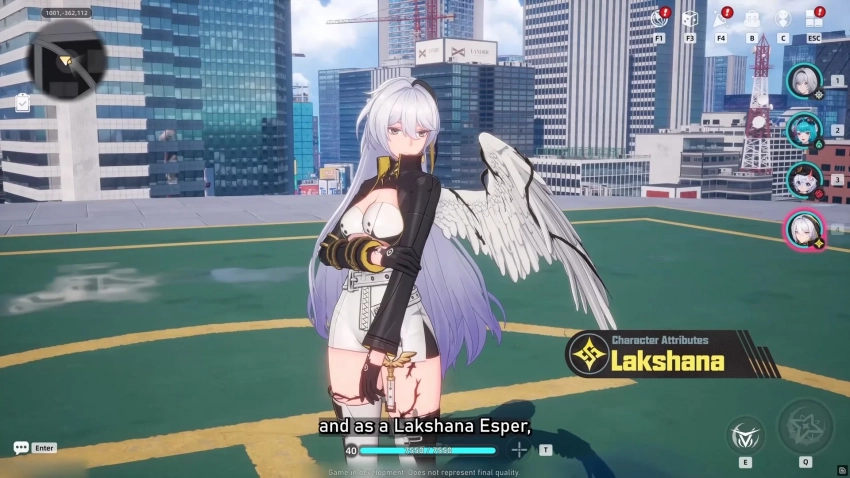Image resolution: width=850 pixels, height=478 pixels.
Task: Switch to the horned third party member
Action: (x=803, y=180)
